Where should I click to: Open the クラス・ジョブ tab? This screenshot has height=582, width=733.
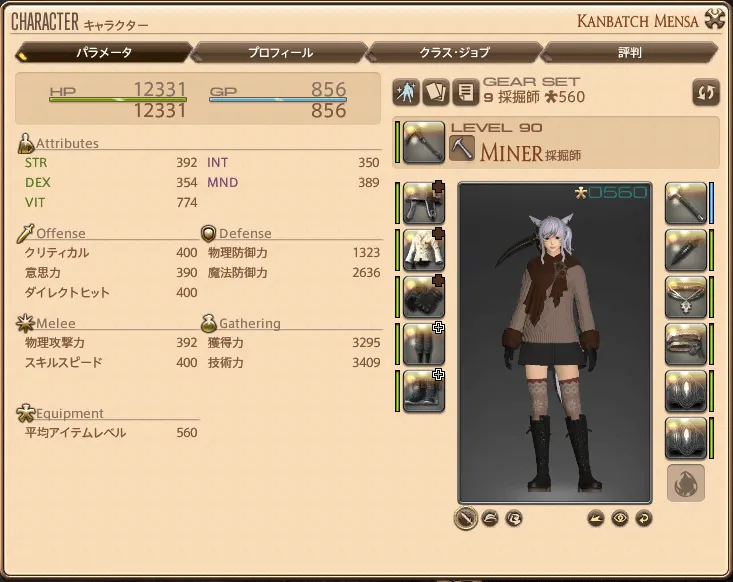pyautogui.click(x=456, y=52)
